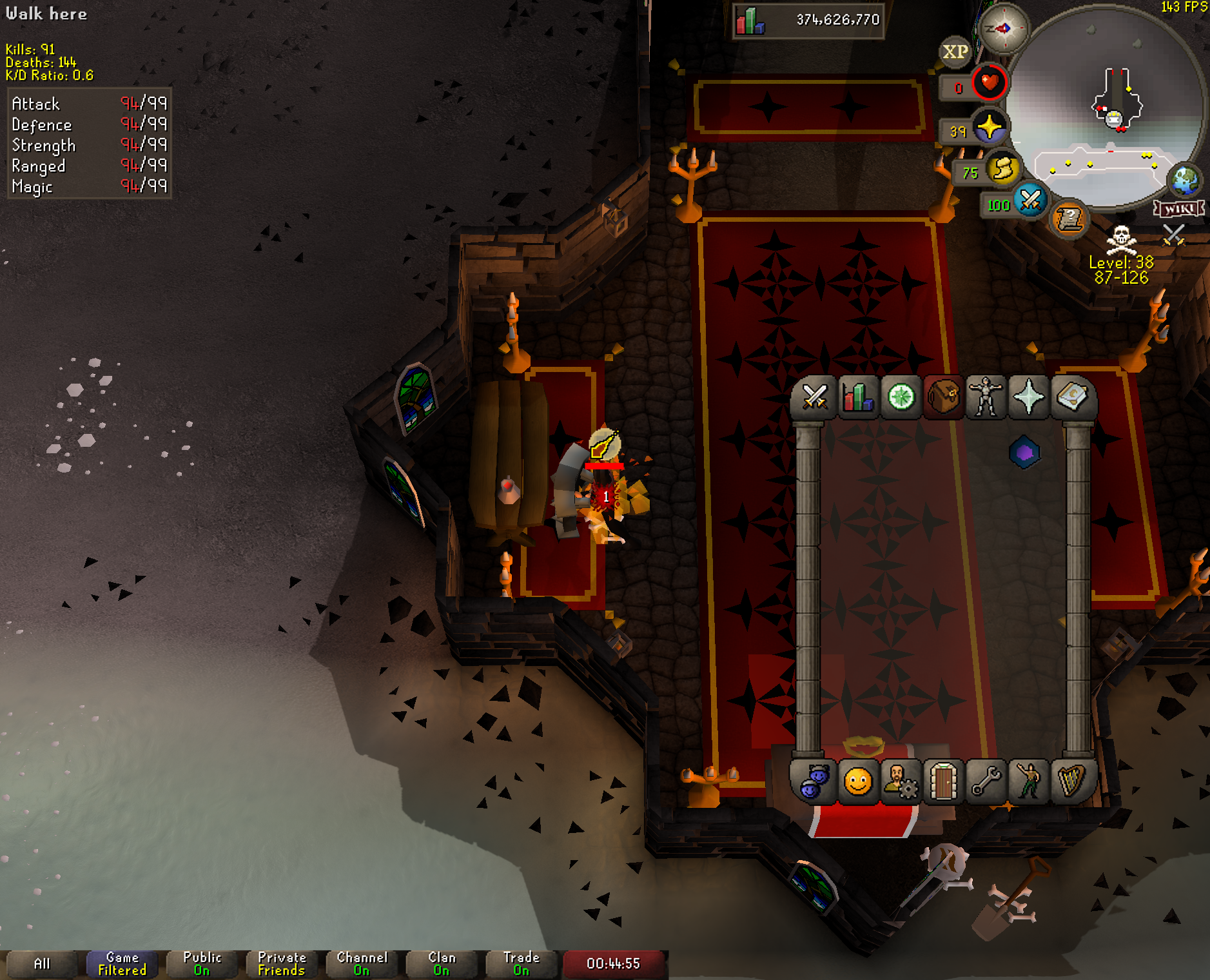Screen dimensions: 1210x980
Task: Toggle run energy orb
Action: [1002, 170]
